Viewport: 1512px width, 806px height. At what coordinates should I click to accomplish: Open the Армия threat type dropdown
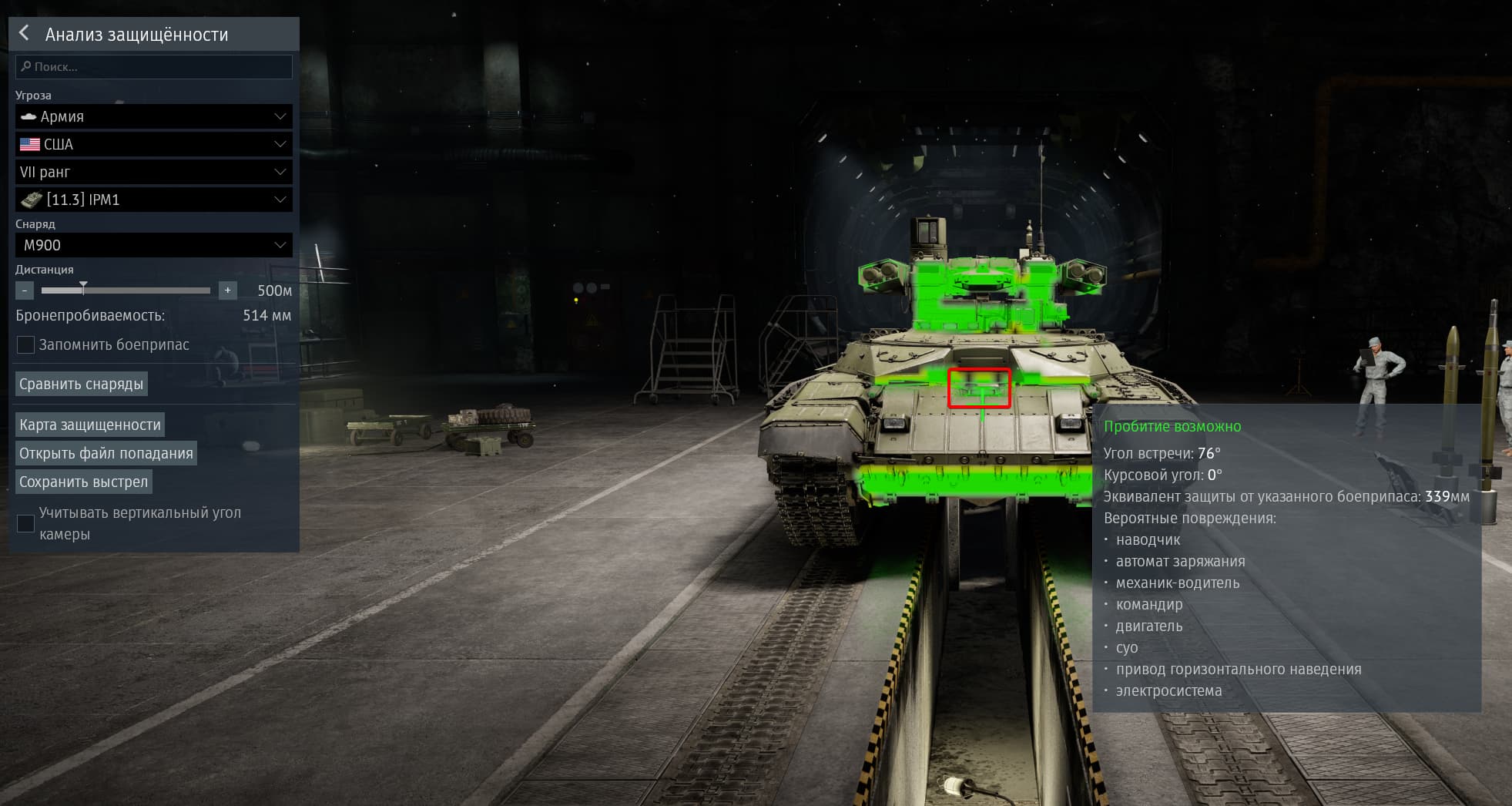(154, 116)
